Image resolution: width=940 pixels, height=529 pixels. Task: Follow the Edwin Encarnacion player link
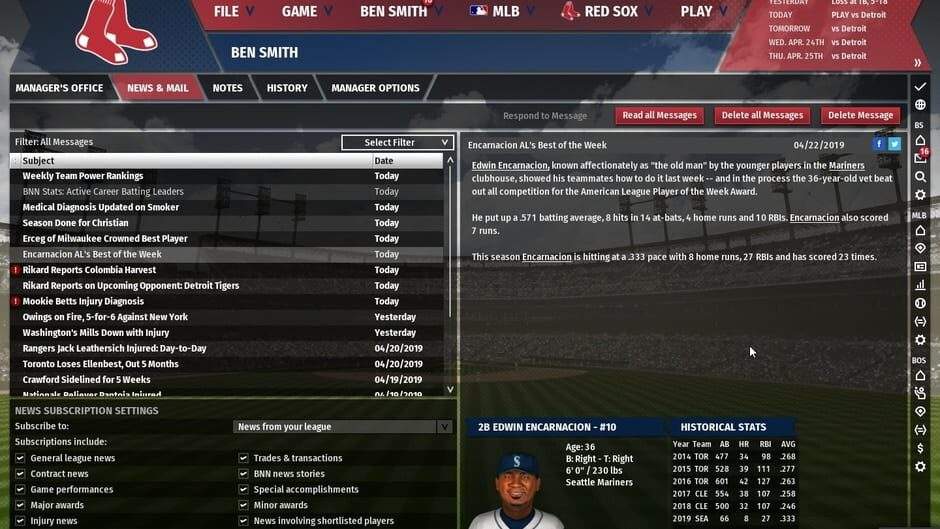click(510, 166)
